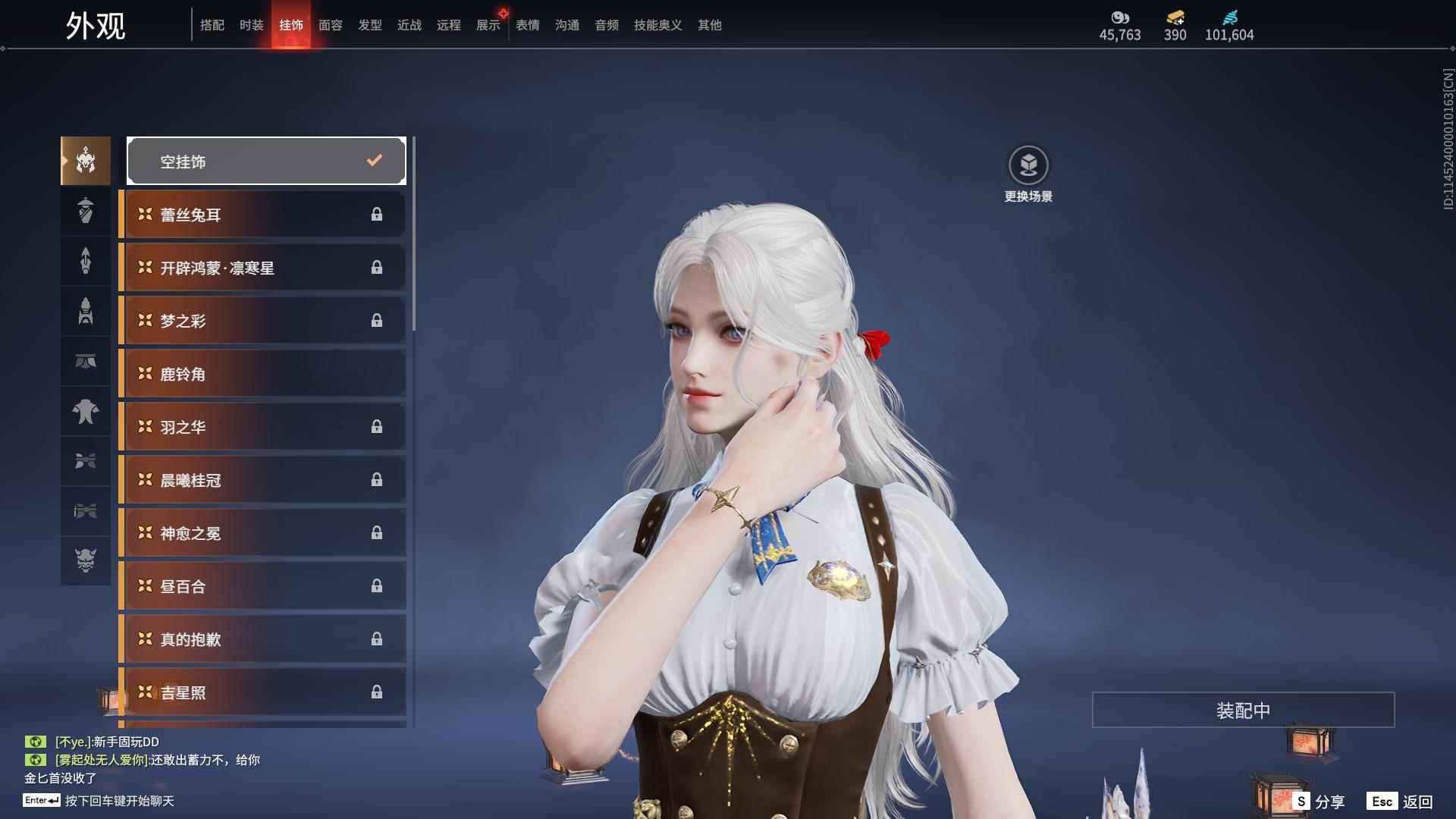Choose the 鹿铃角 accessory
This screenshot has width=1456, height=819.
tap(264, 374)
